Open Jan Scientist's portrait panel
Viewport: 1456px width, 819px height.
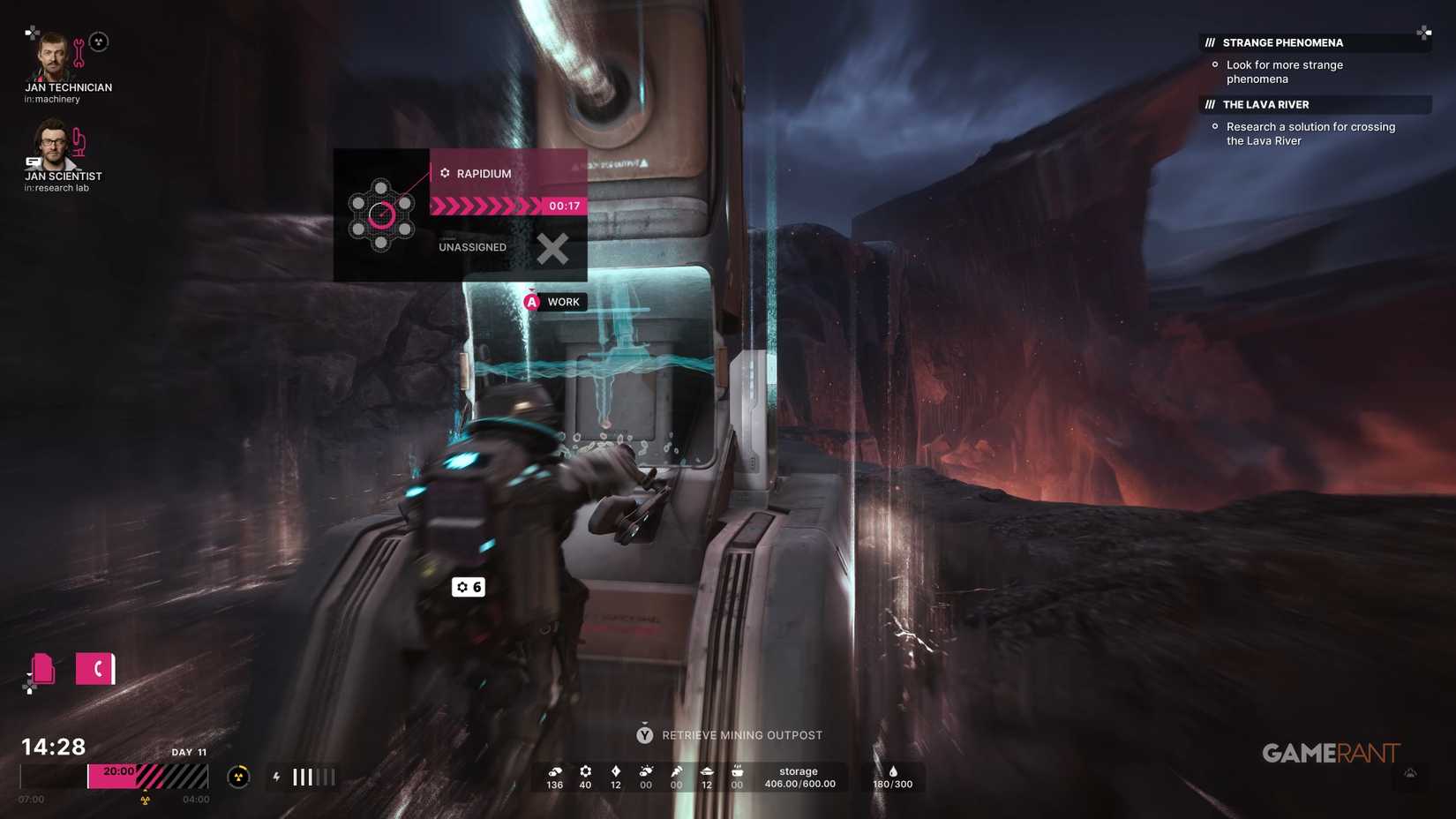[x=53, y=145]
